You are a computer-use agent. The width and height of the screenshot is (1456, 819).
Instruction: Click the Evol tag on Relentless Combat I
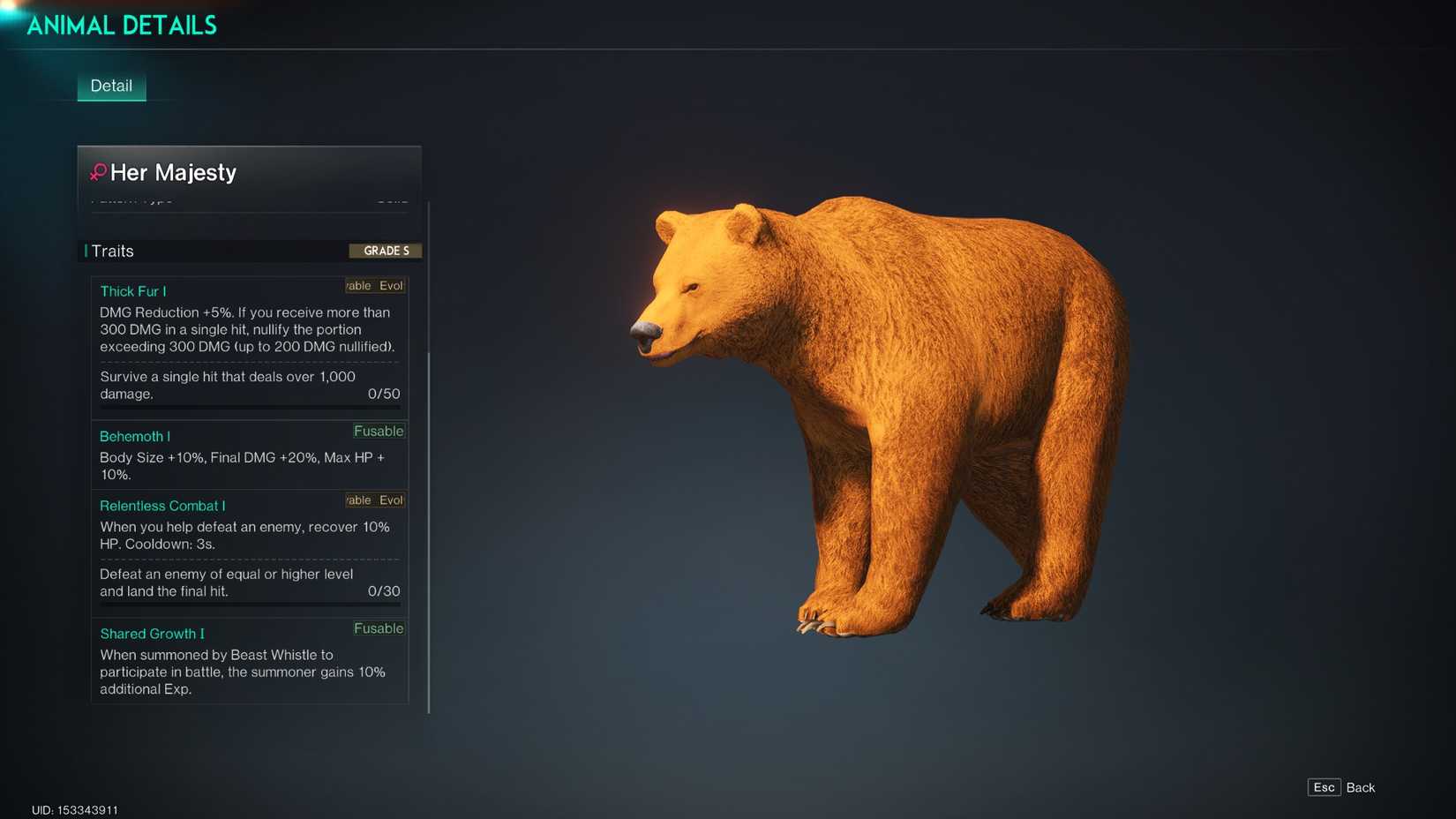pos(389,500)
